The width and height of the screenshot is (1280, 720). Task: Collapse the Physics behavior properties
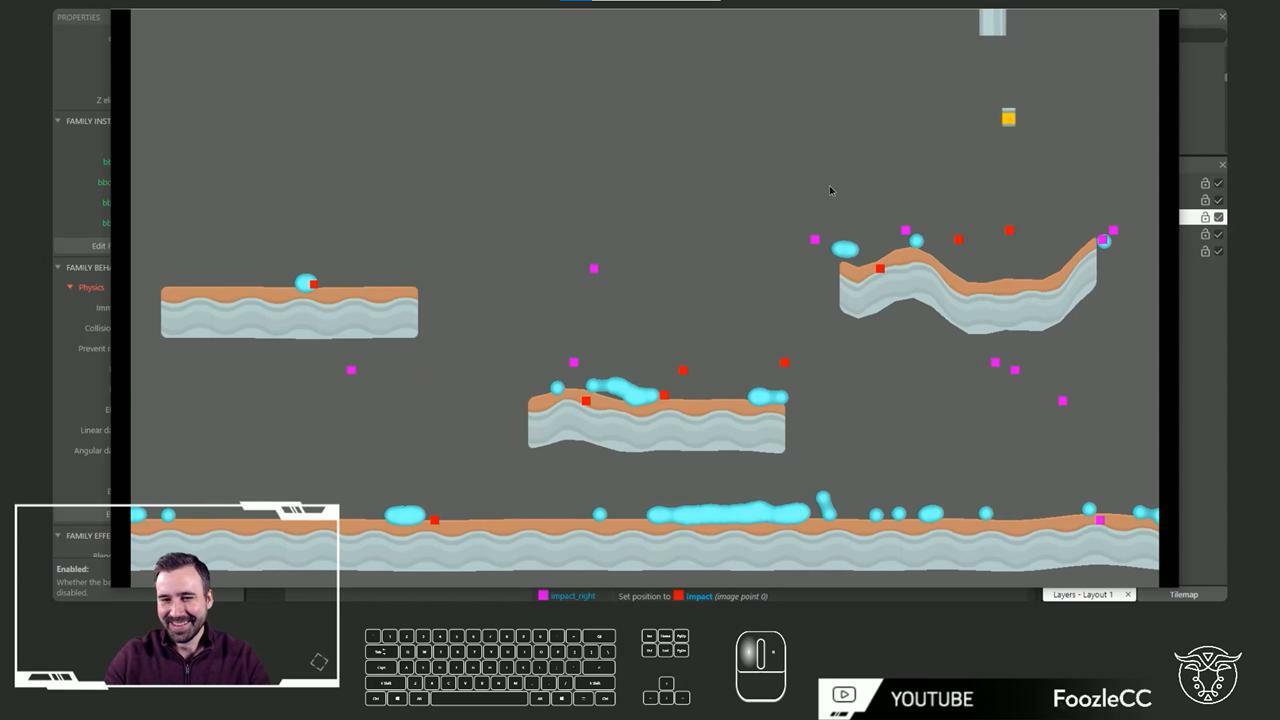pos(69,287)
